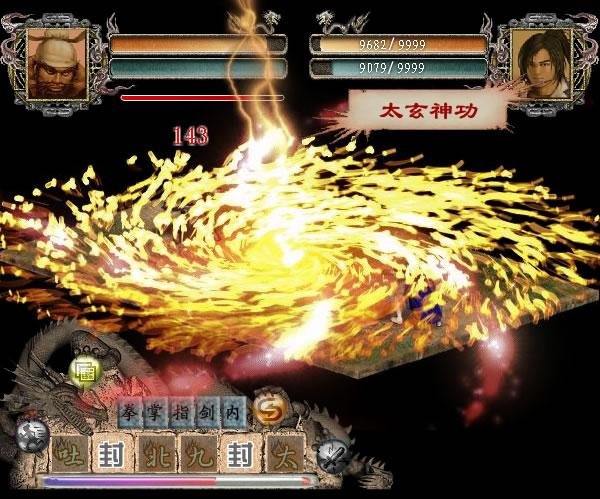The height and width of the screenshot is (499, 600).
Task: Trigger the 太 skill slot
Action: click(284, 455)
